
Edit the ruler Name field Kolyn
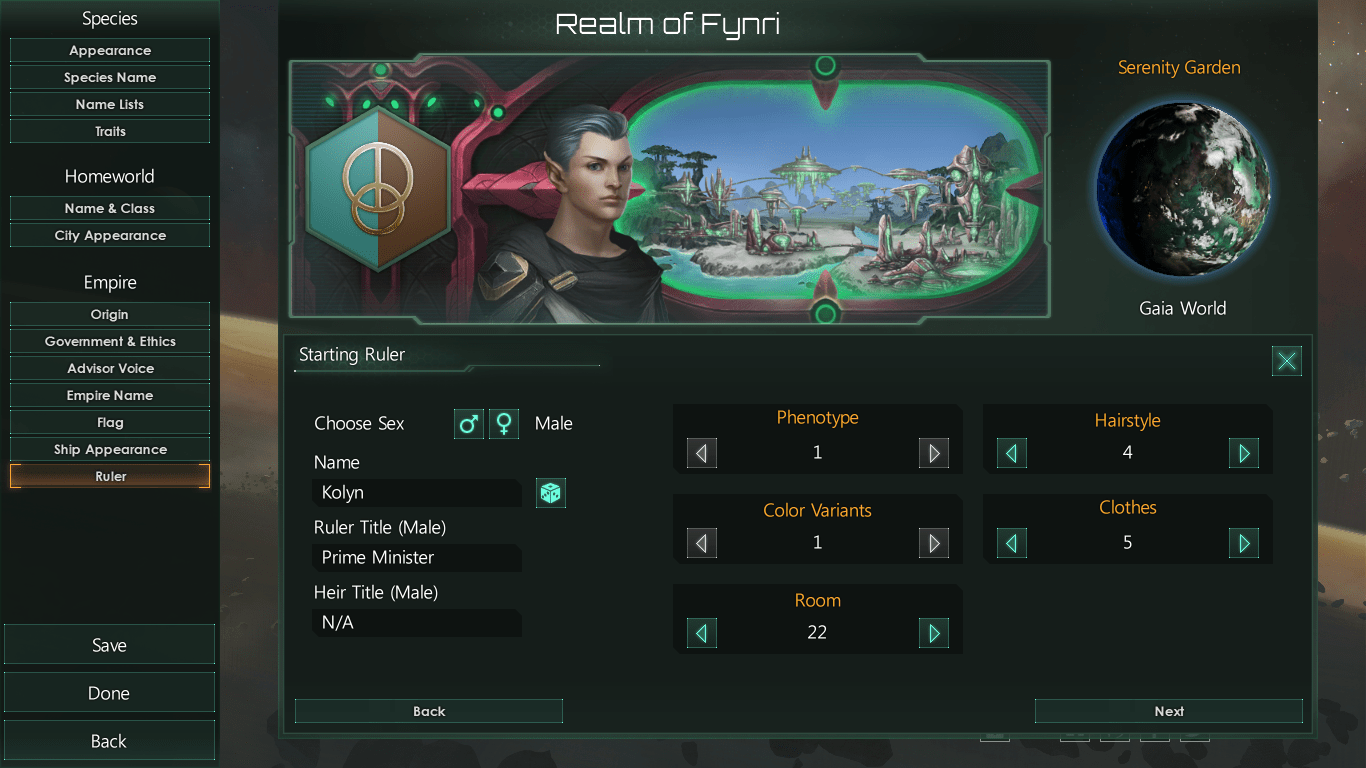click(x=416, y=492)
